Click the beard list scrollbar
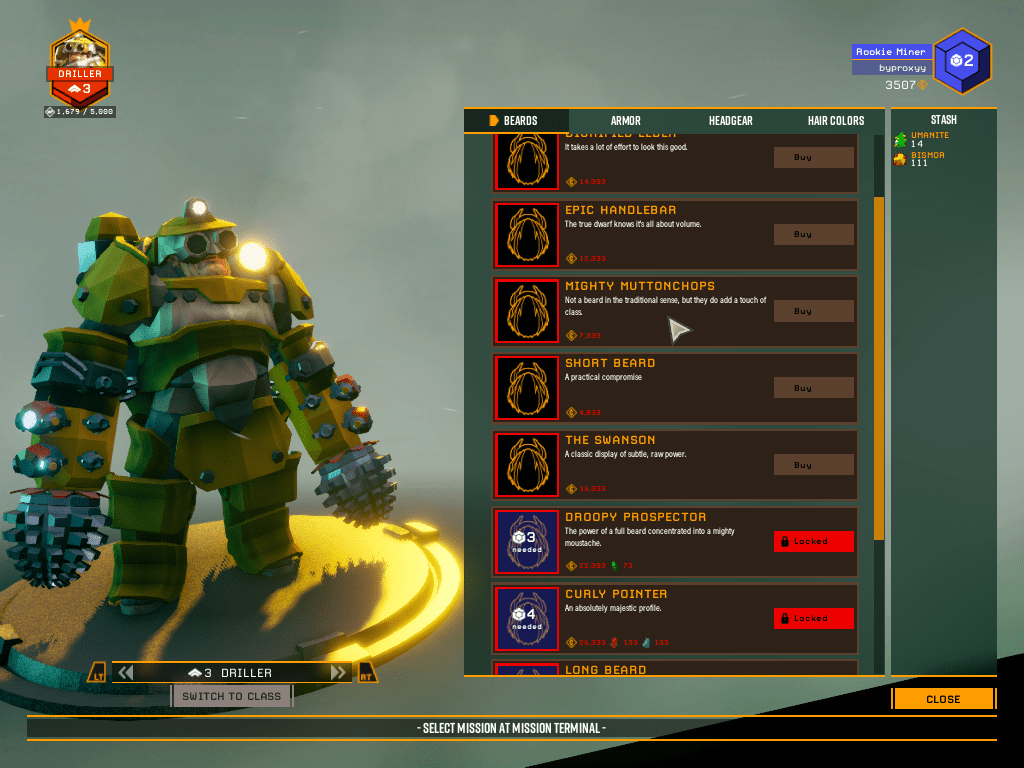 pos(879,368)
